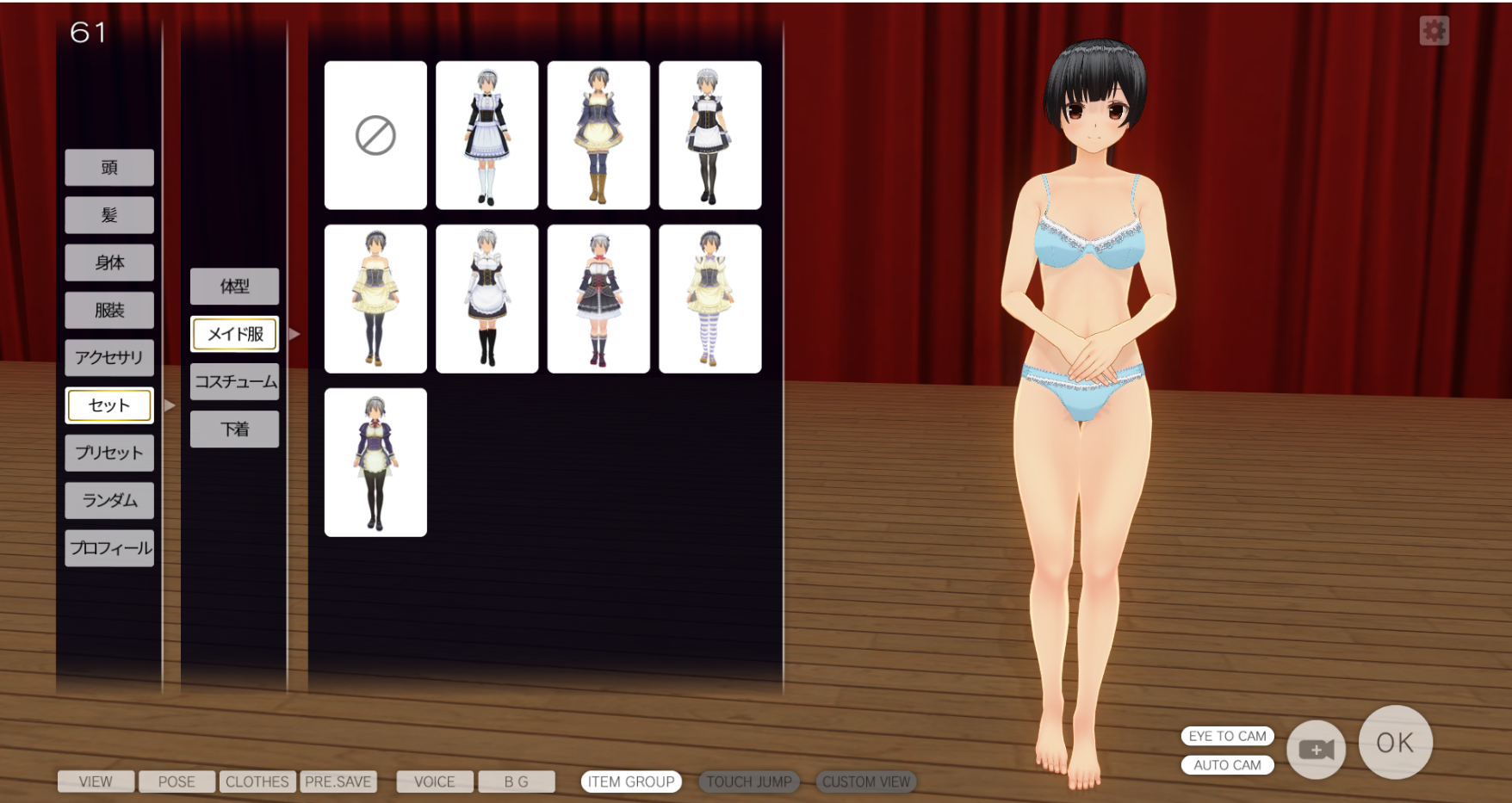Confirm with the OK button
This screenshot has height=803, width=1512.
(1395, 742)
